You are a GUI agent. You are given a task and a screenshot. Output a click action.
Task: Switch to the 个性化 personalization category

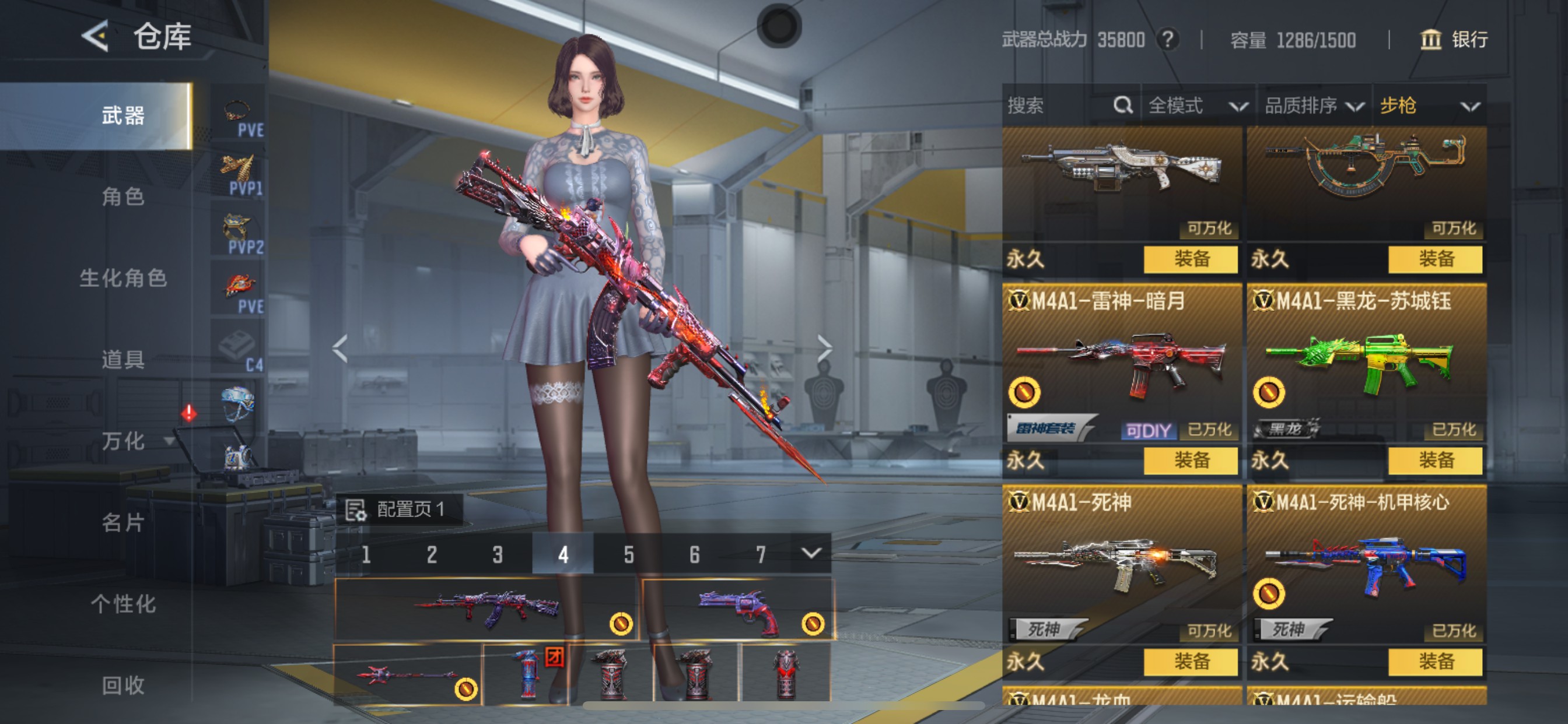(123, 603)
